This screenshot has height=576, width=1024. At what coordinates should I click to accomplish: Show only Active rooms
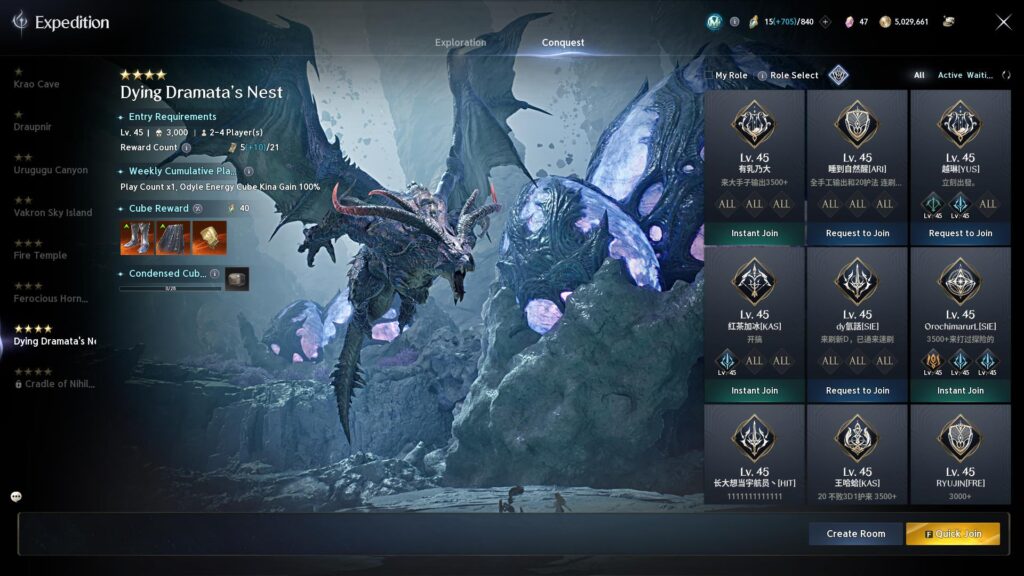click(950, 75)
